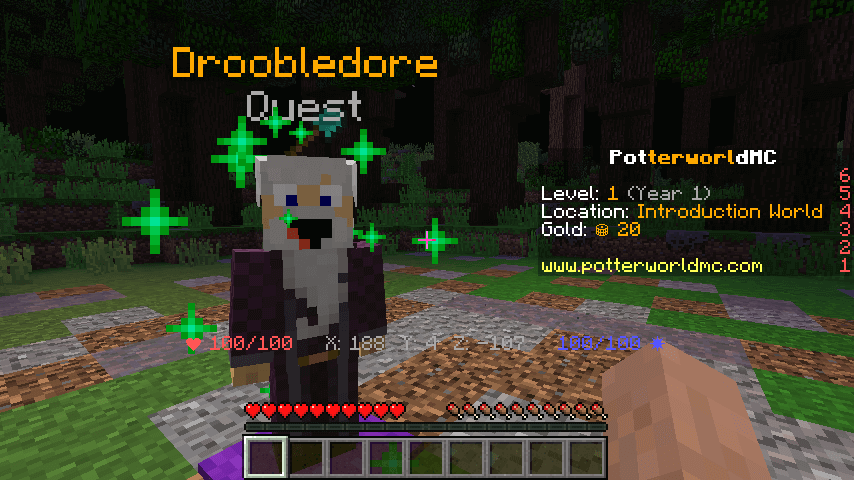
Task: Select the highlighted first hotbar slot
Action: pos(267,458)
